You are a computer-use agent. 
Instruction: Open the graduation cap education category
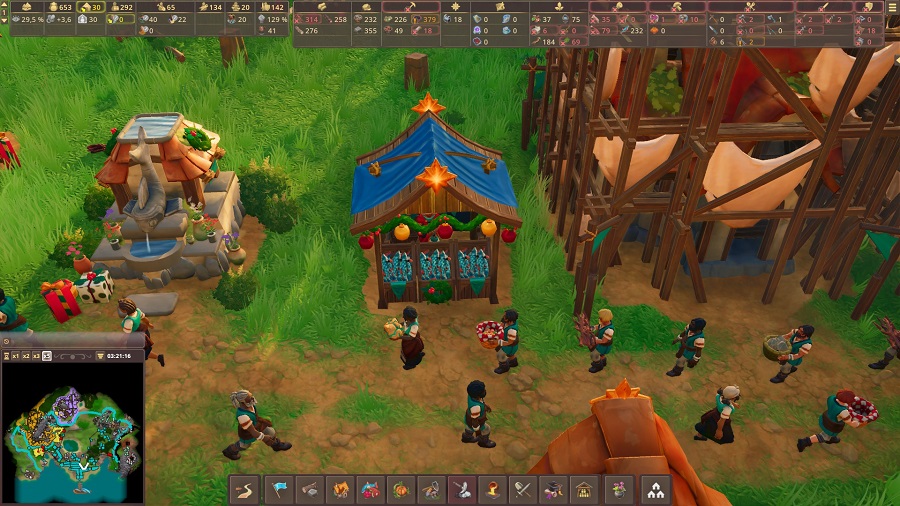point(552,490)
